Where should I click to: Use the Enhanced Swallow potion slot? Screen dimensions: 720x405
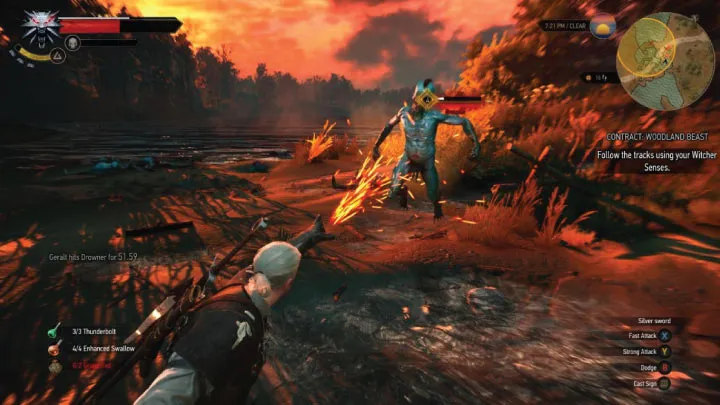pyautogui.click(x=53, y=349)
